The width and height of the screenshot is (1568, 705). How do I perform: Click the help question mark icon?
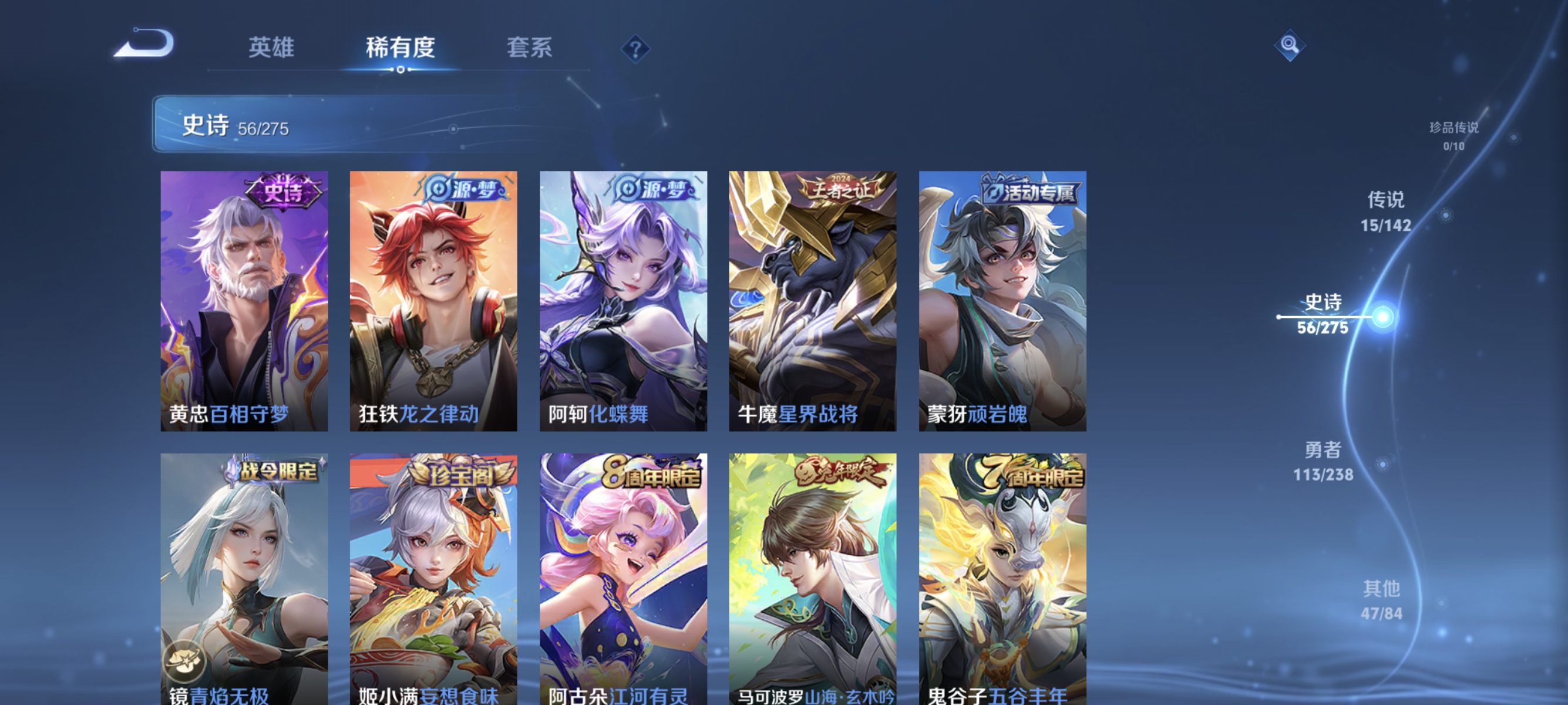click(x=635, y=50)
